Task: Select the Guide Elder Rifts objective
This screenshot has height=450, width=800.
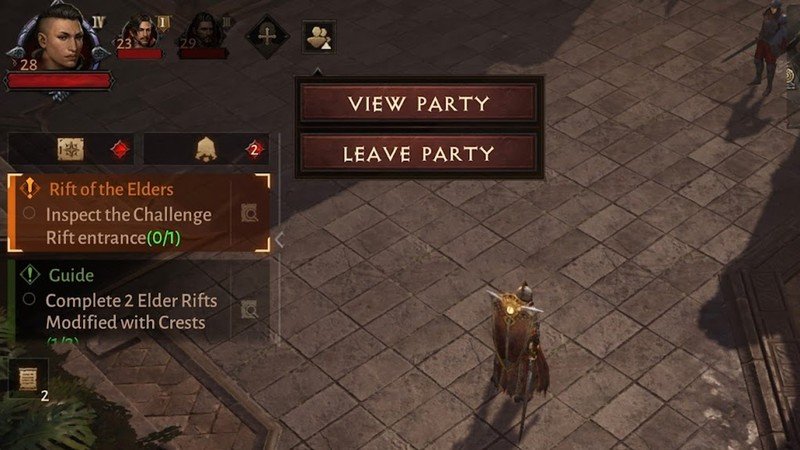Action: 120,300
